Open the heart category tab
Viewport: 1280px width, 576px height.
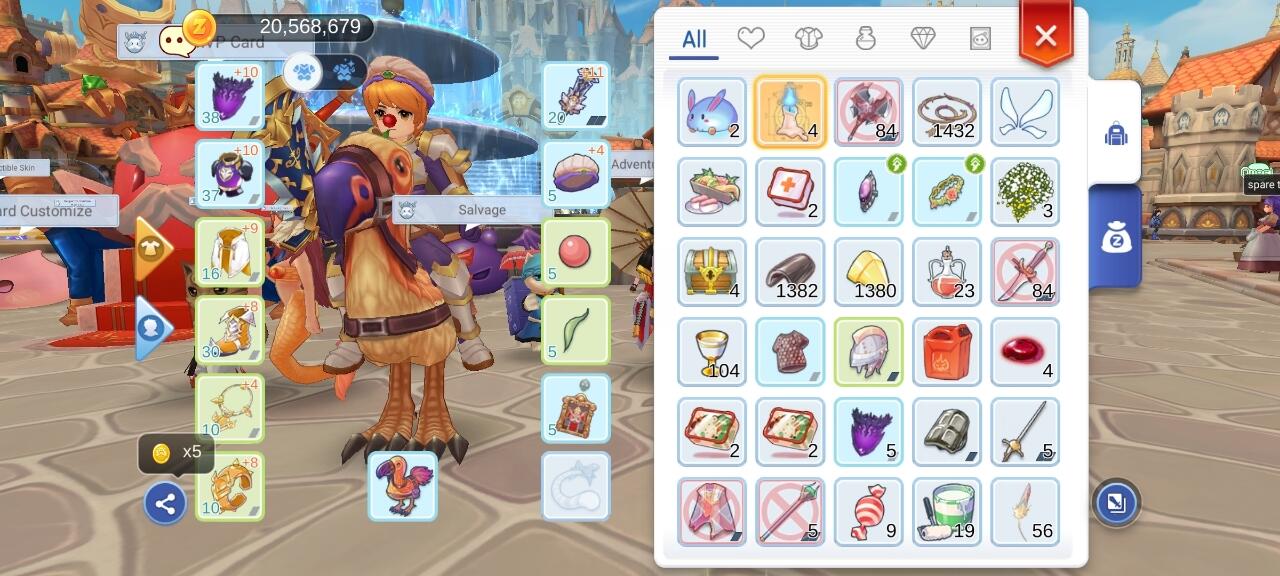pyautogui.click(x=751, y=38)
